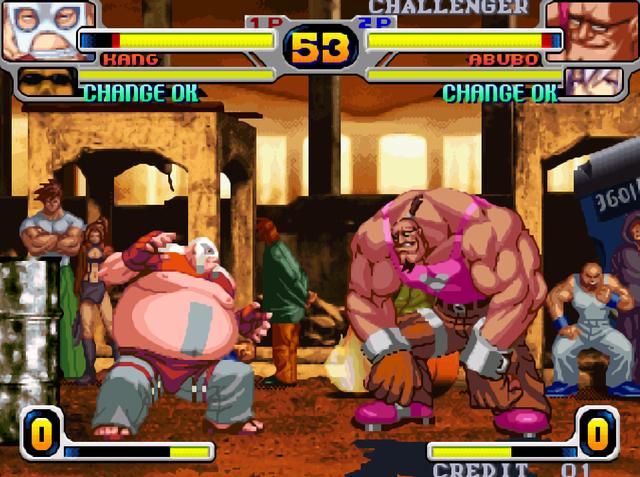The height and width of the screenshot is (477, 640).
Task: Select Kang's masked portrait
Action: coord(45,28)
